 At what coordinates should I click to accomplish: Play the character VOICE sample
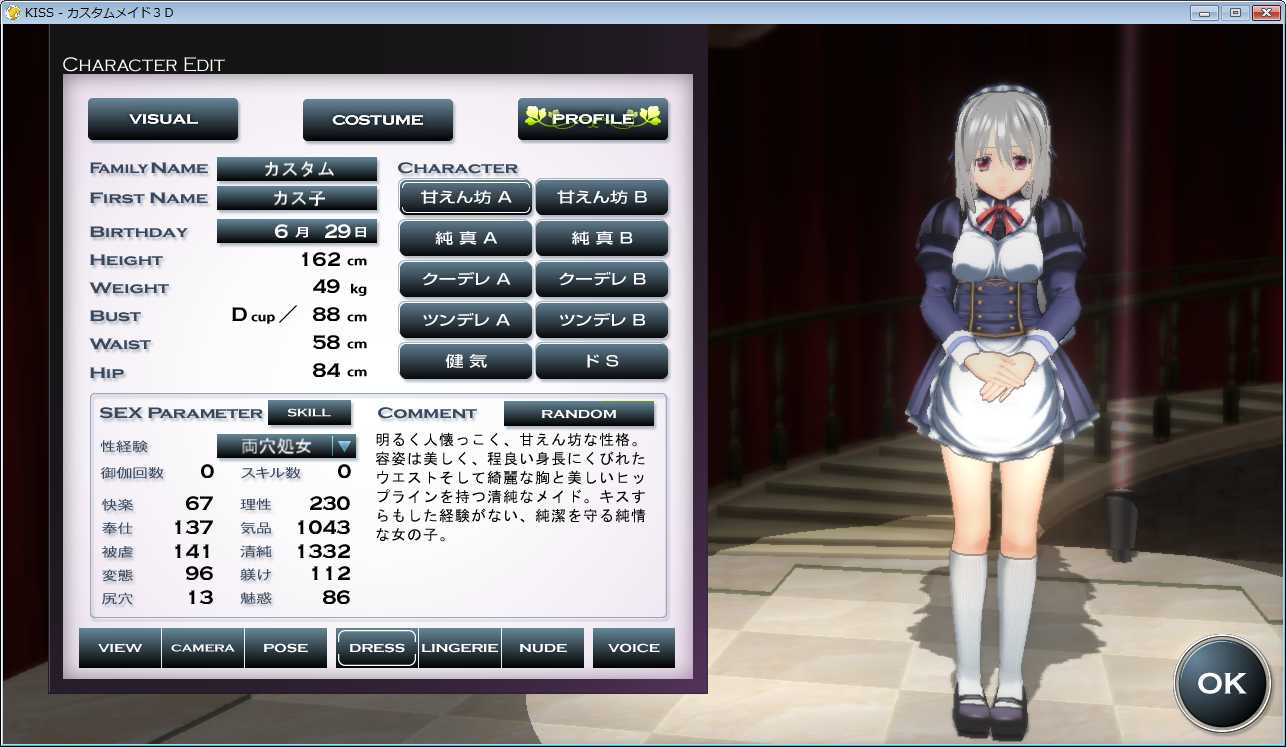[x=633, y=648]
